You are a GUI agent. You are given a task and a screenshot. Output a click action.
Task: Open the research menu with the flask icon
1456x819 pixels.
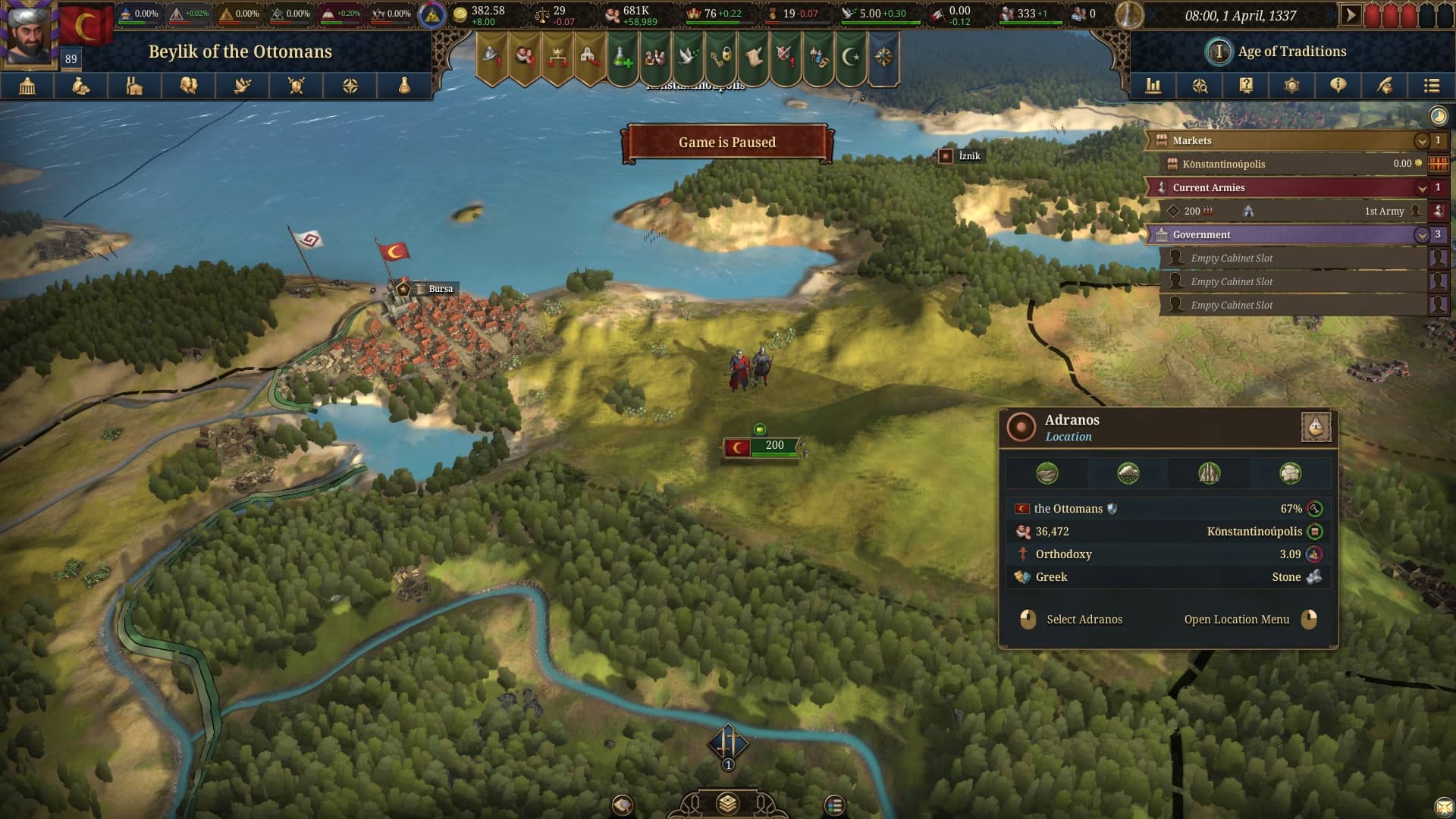point(404,86)
